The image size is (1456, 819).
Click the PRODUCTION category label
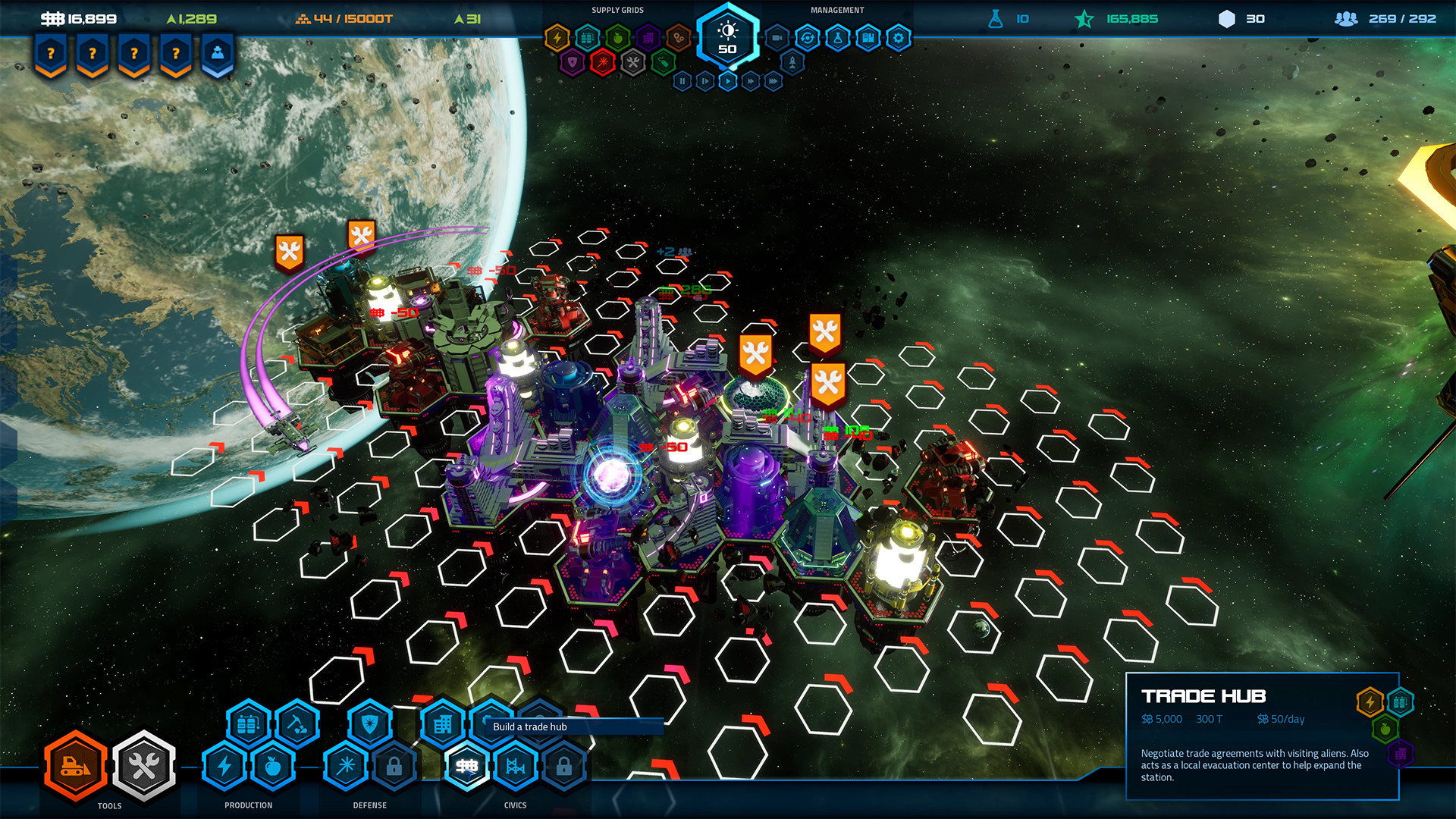249,804
